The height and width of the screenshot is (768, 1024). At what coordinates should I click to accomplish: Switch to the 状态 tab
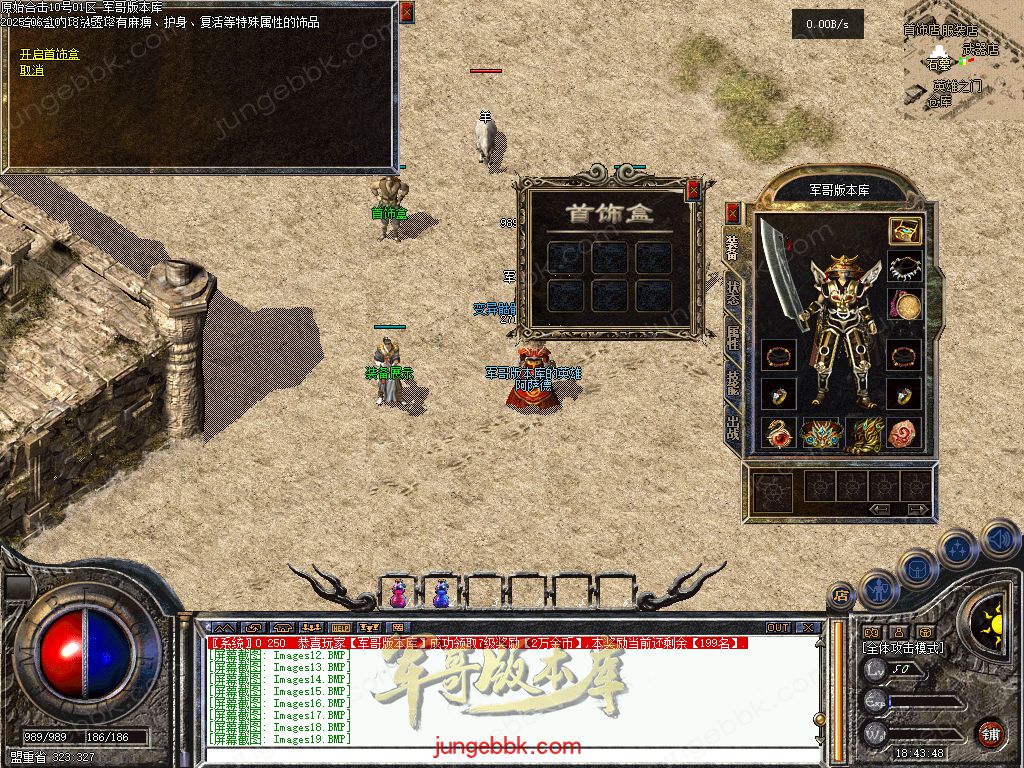click(x=732, y=292)
